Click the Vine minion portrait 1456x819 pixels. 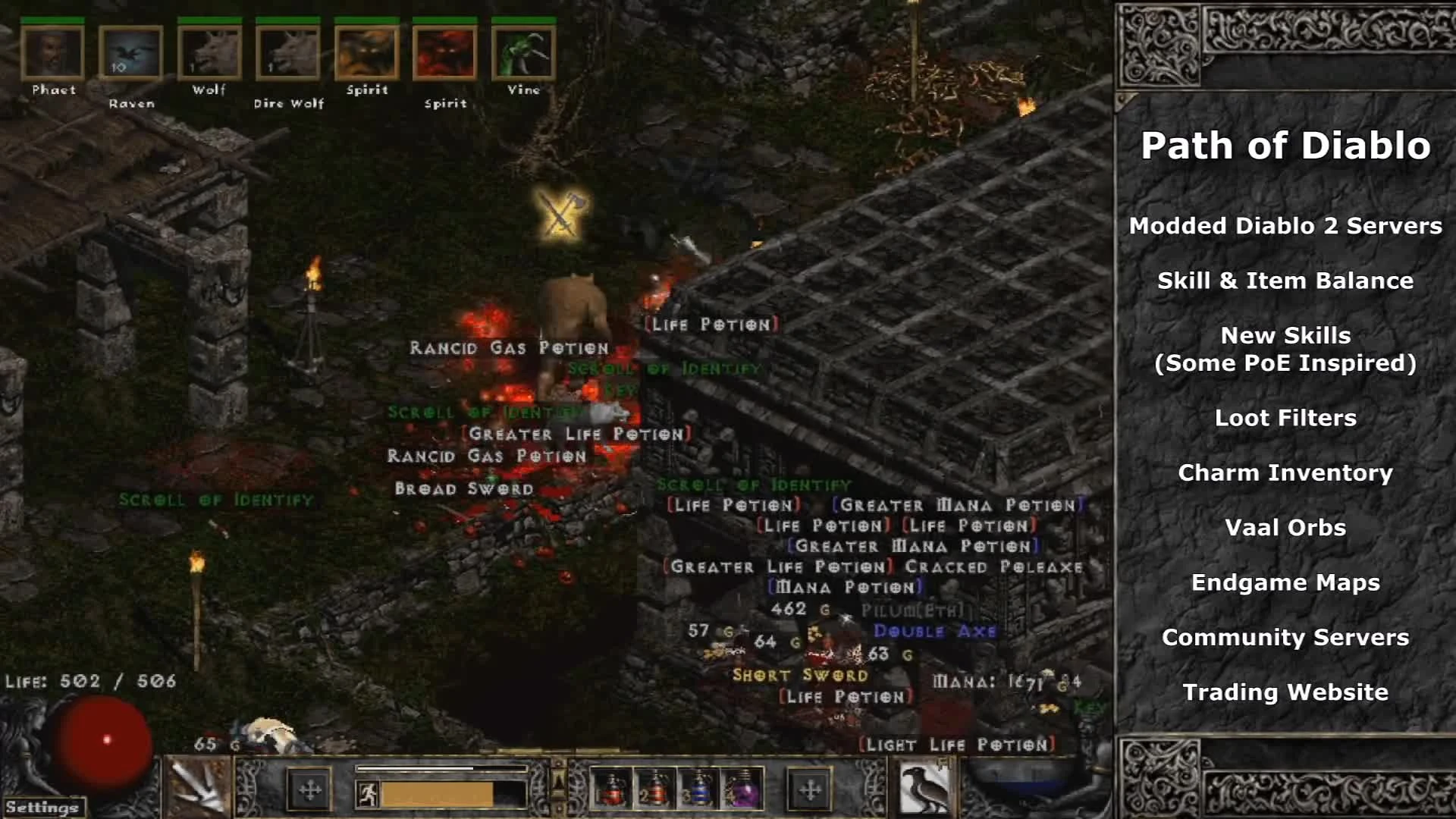click(523, 52)
